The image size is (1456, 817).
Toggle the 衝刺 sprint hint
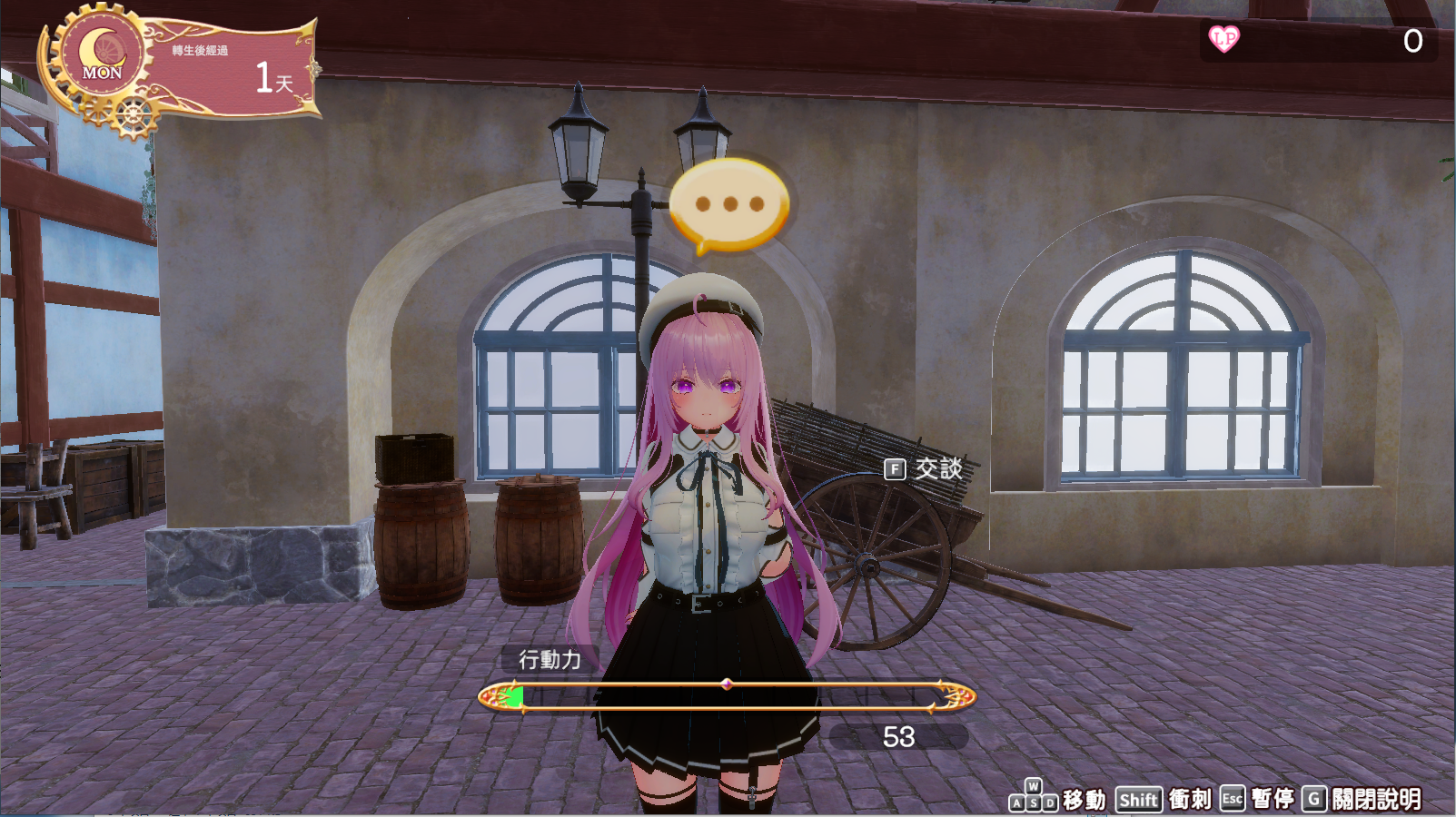1190,801
